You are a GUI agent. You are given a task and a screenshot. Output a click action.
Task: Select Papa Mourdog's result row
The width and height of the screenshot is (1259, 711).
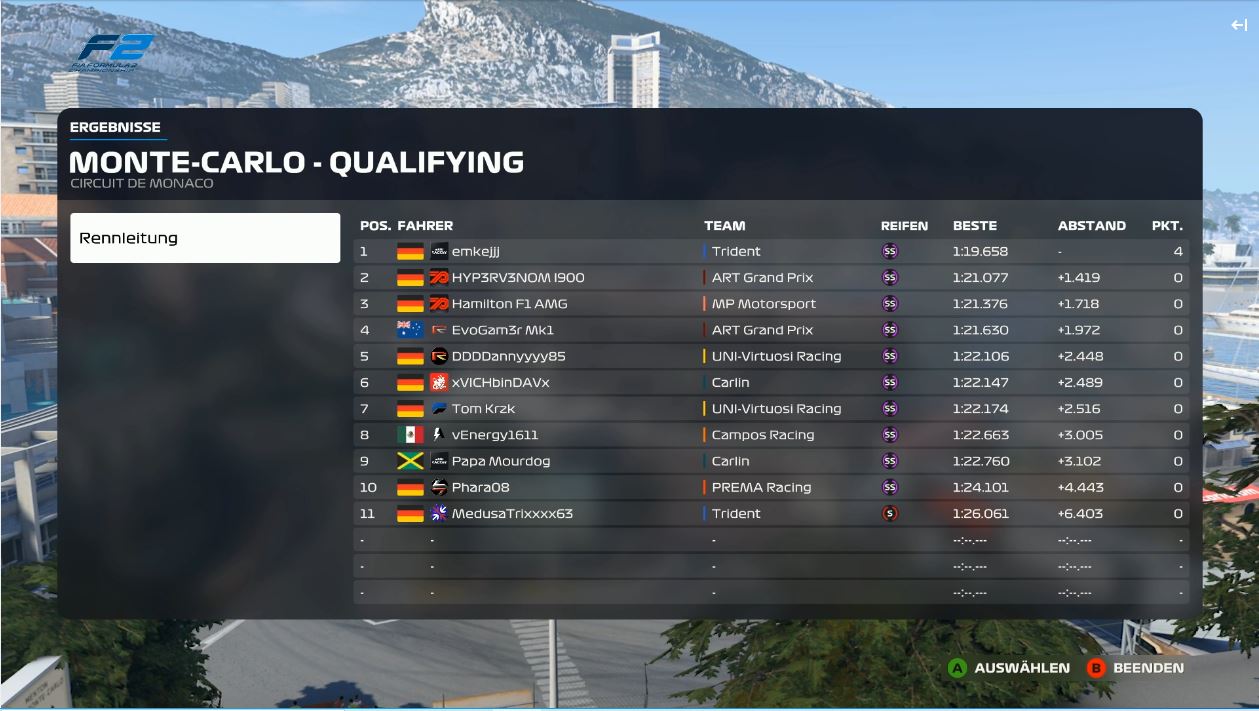click(770, 461)
